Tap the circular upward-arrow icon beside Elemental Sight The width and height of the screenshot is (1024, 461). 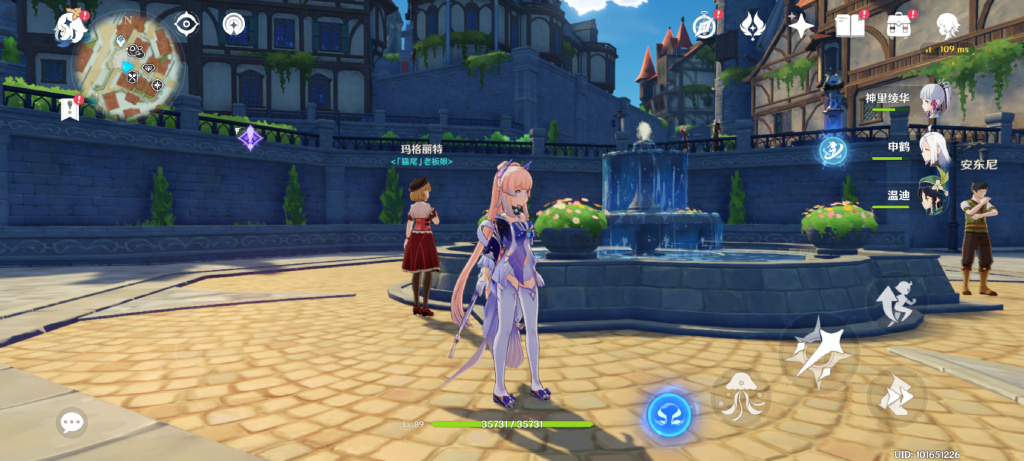coord(236,23)
